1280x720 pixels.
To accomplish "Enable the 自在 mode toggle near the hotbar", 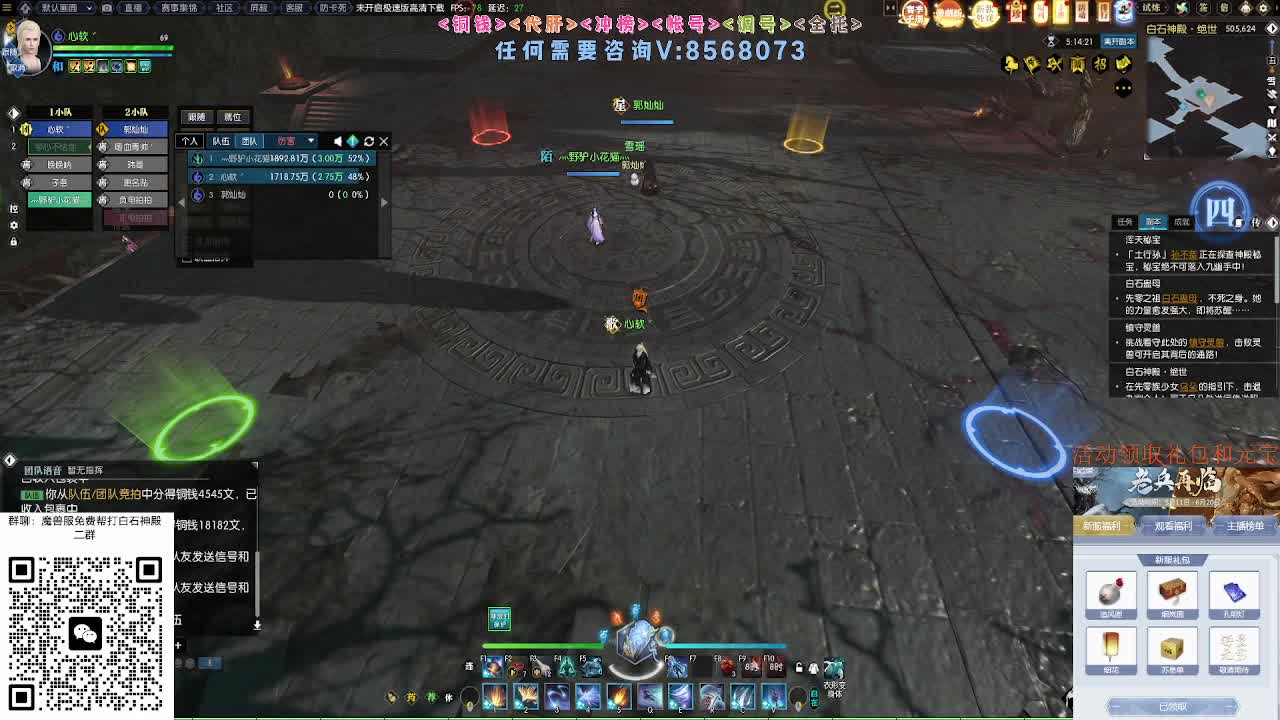I will point(816,697).
